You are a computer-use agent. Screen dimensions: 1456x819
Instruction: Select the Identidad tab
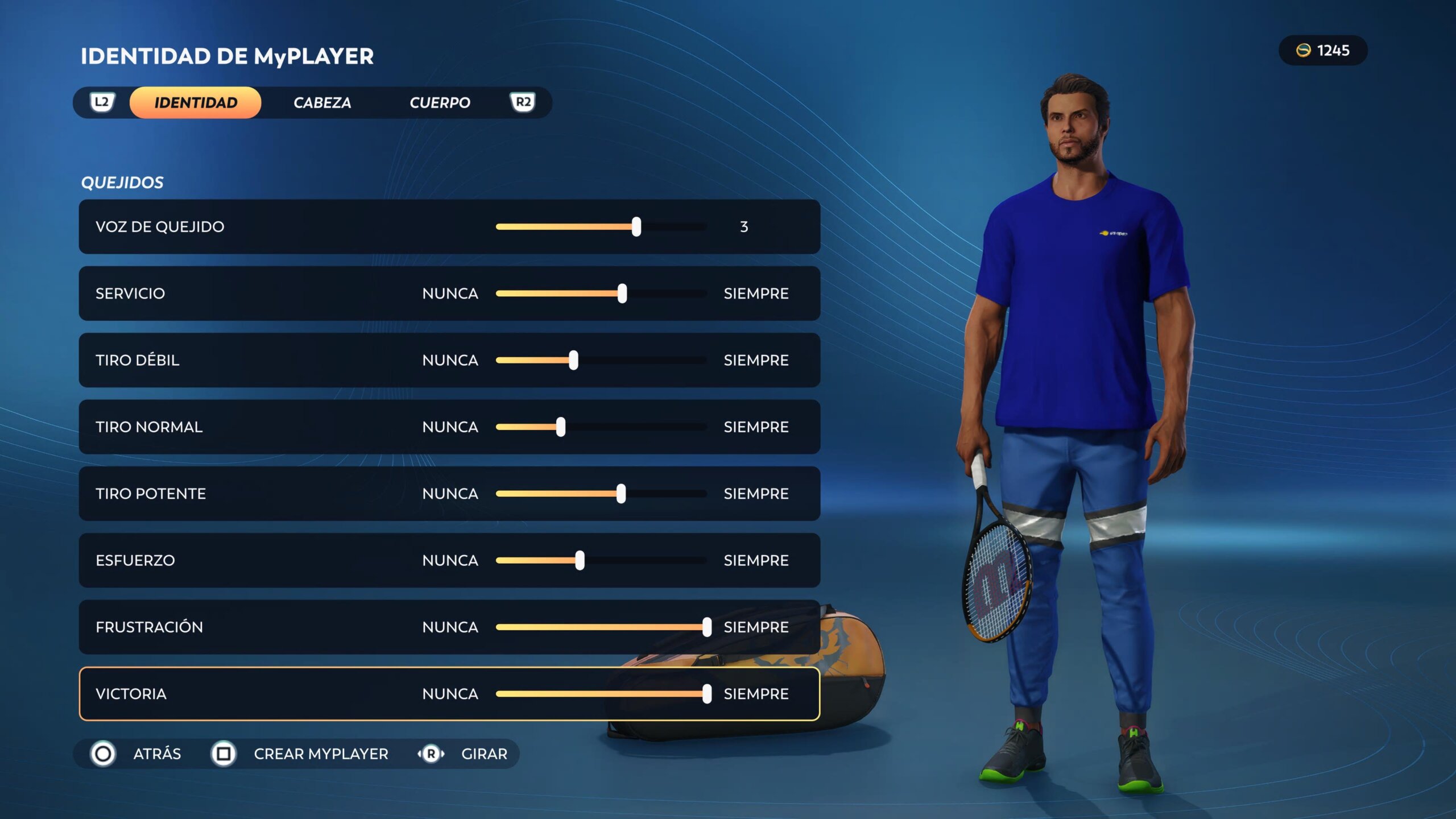pyautogui.click(x=196, y=103)
